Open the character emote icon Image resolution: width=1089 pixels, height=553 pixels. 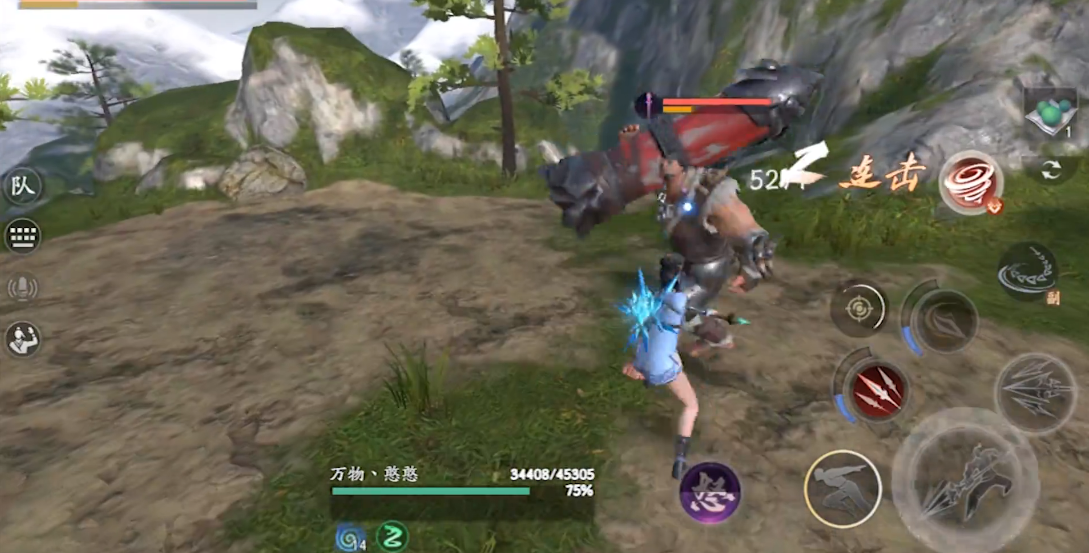(x=22, y=339)
